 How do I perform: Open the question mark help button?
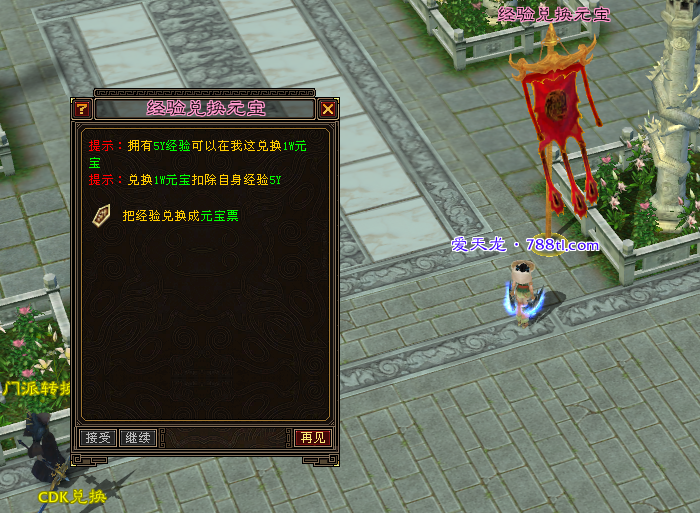click(x=82, y=109)
